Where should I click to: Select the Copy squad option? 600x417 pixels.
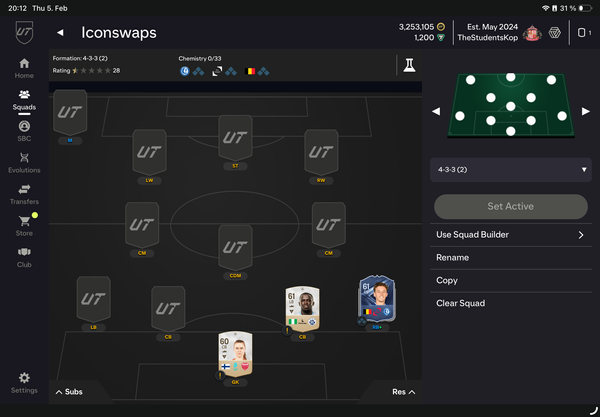click(x=447, y=280)
